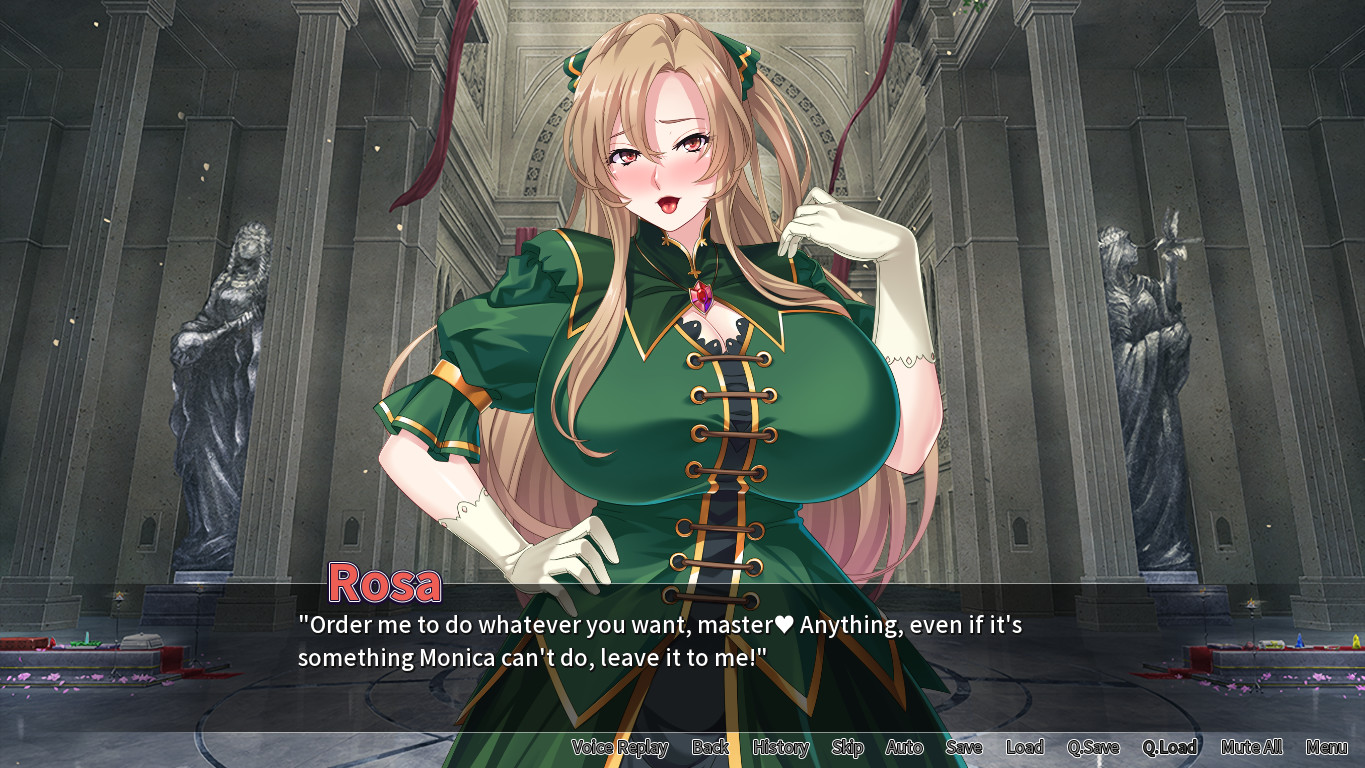Viewport: 1365px width, 768px height.
Task: Open the Save screen
Action: [x=964, y=747]
